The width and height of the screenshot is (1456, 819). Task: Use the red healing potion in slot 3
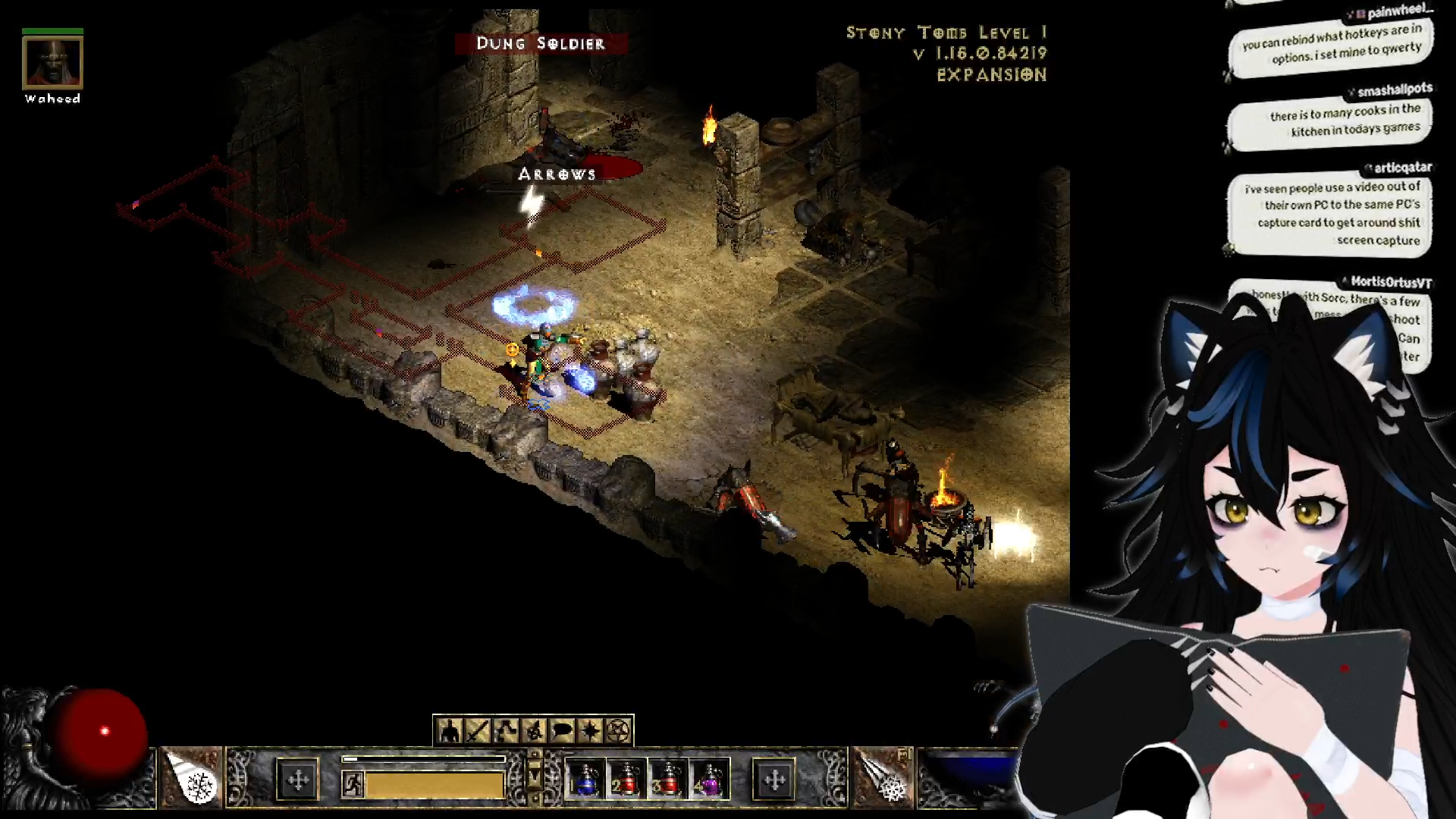(x=666, y=780)
